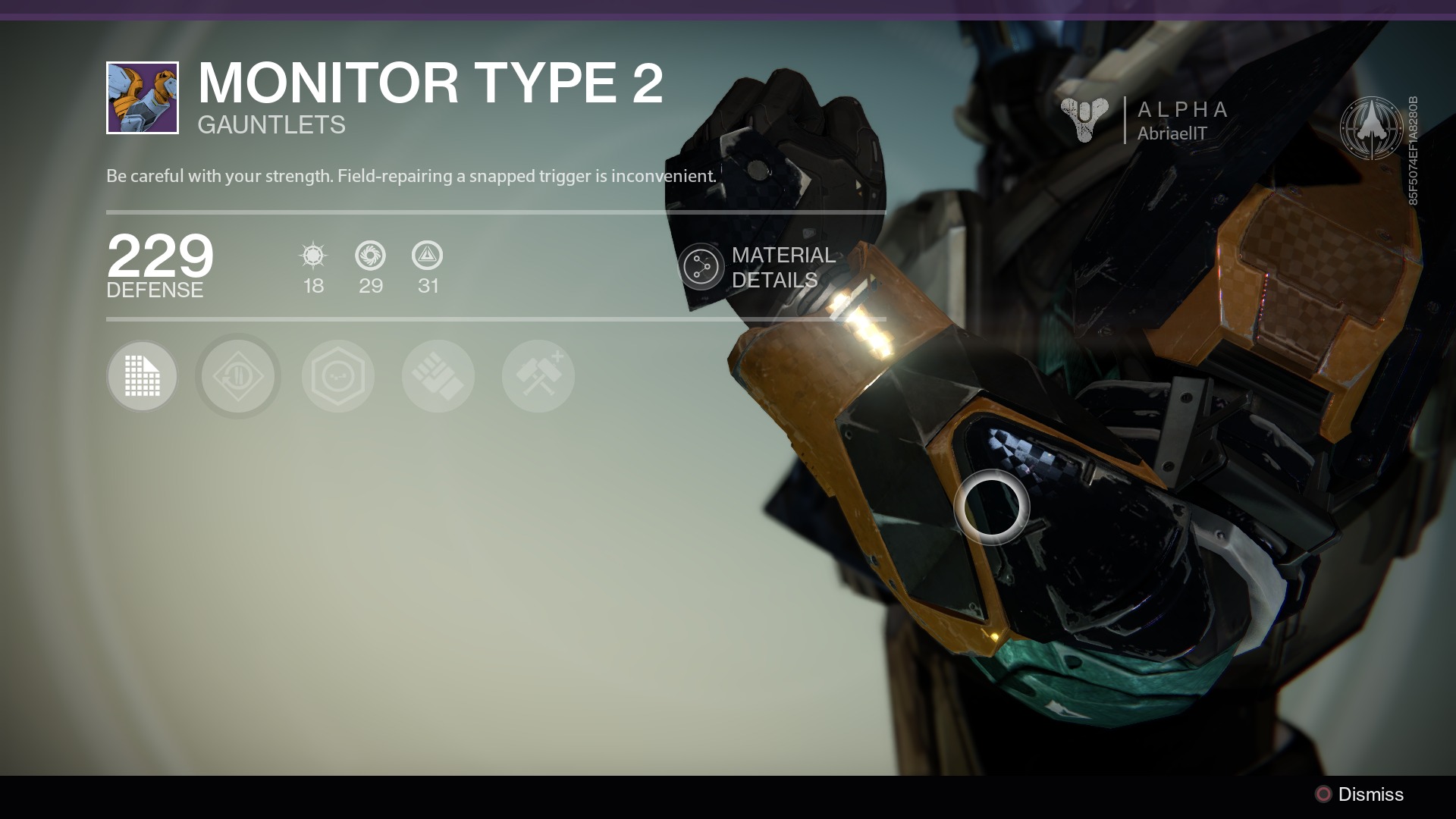Choose the hexagon perk node
1456x819 pixels.
click(x=338, y=376)
